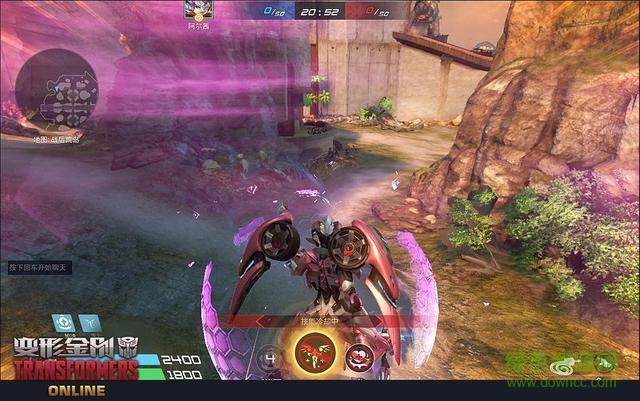
Task: Select the teal winged icon
Action: click(x=90, y=322)
